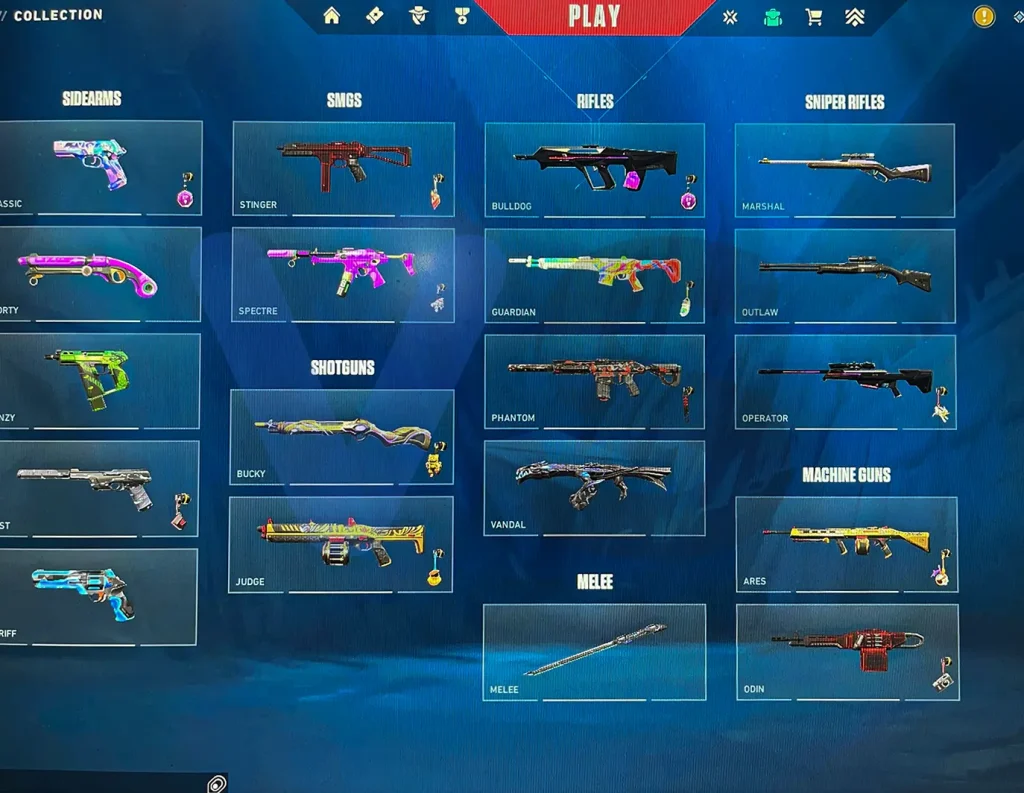Select the Marshal sniper tile
Image resolution: width=1024 pixels, height=793 pixels.
(844, 170)
